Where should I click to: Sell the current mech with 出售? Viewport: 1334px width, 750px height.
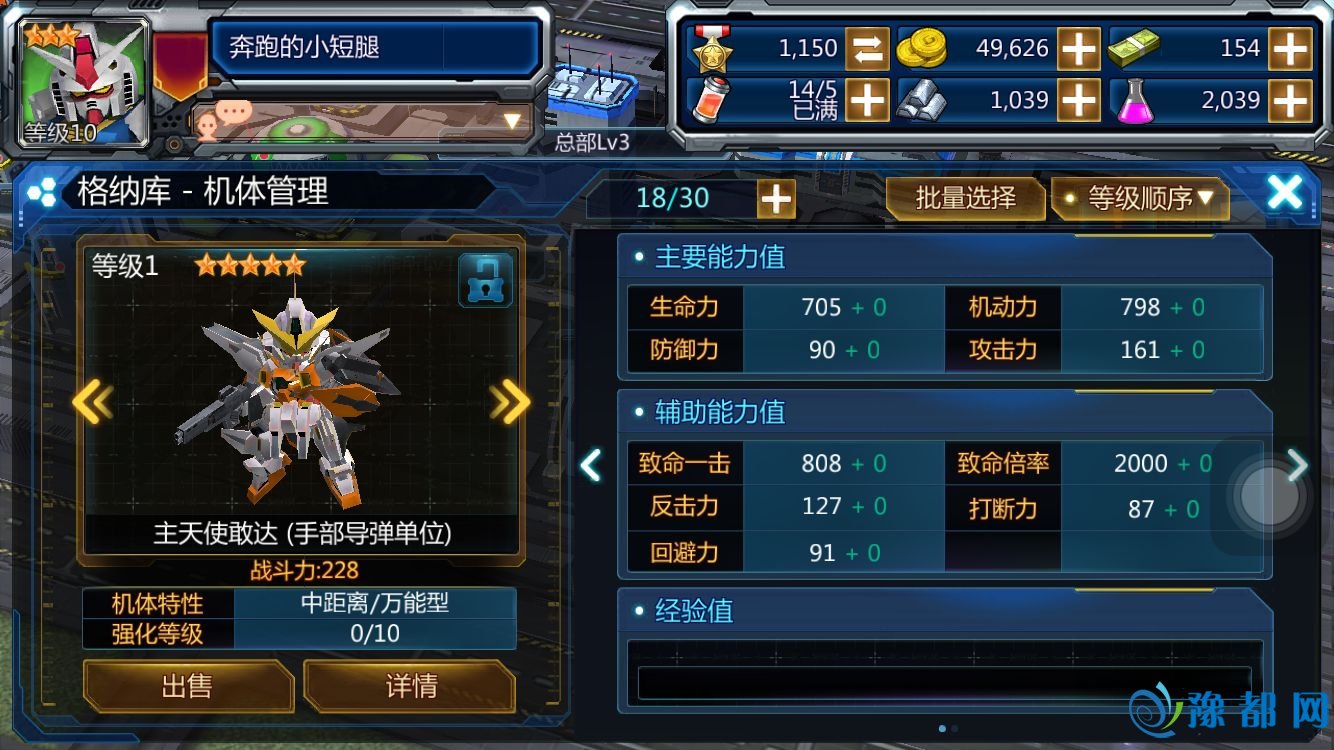pos(187,686)
